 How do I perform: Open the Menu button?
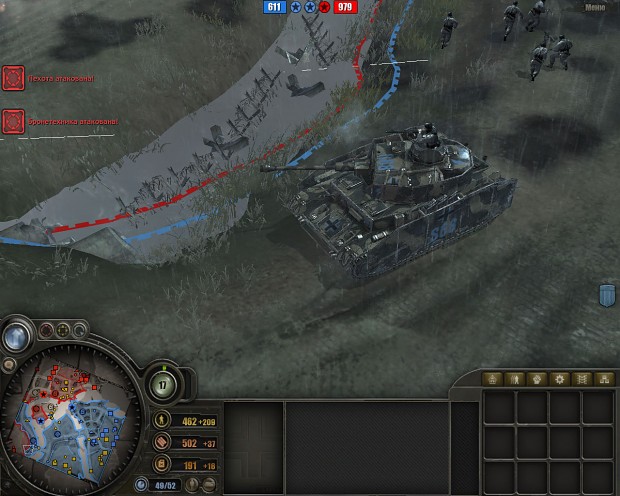(x=597, y=5)
